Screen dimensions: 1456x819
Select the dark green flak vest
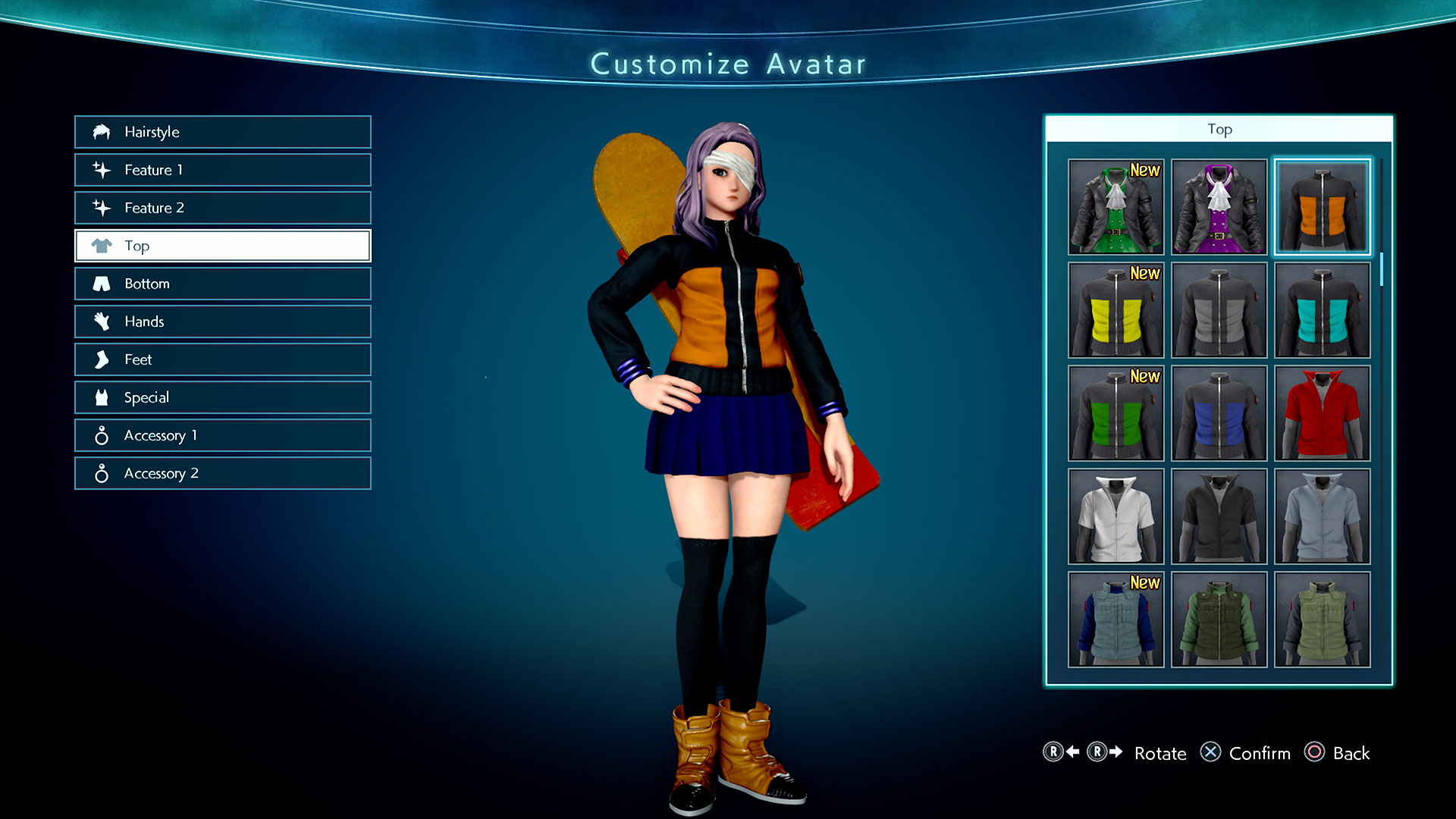click(1219, 620)
